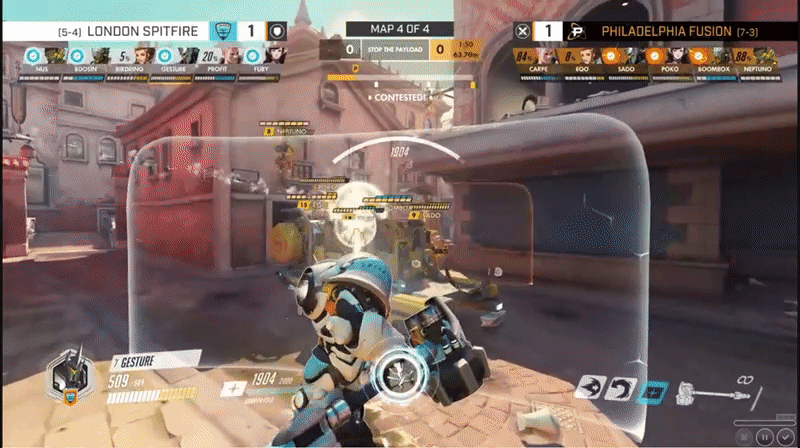
Task: Switch view to Neptuno's portrait
Action: [x=762, y=56]
